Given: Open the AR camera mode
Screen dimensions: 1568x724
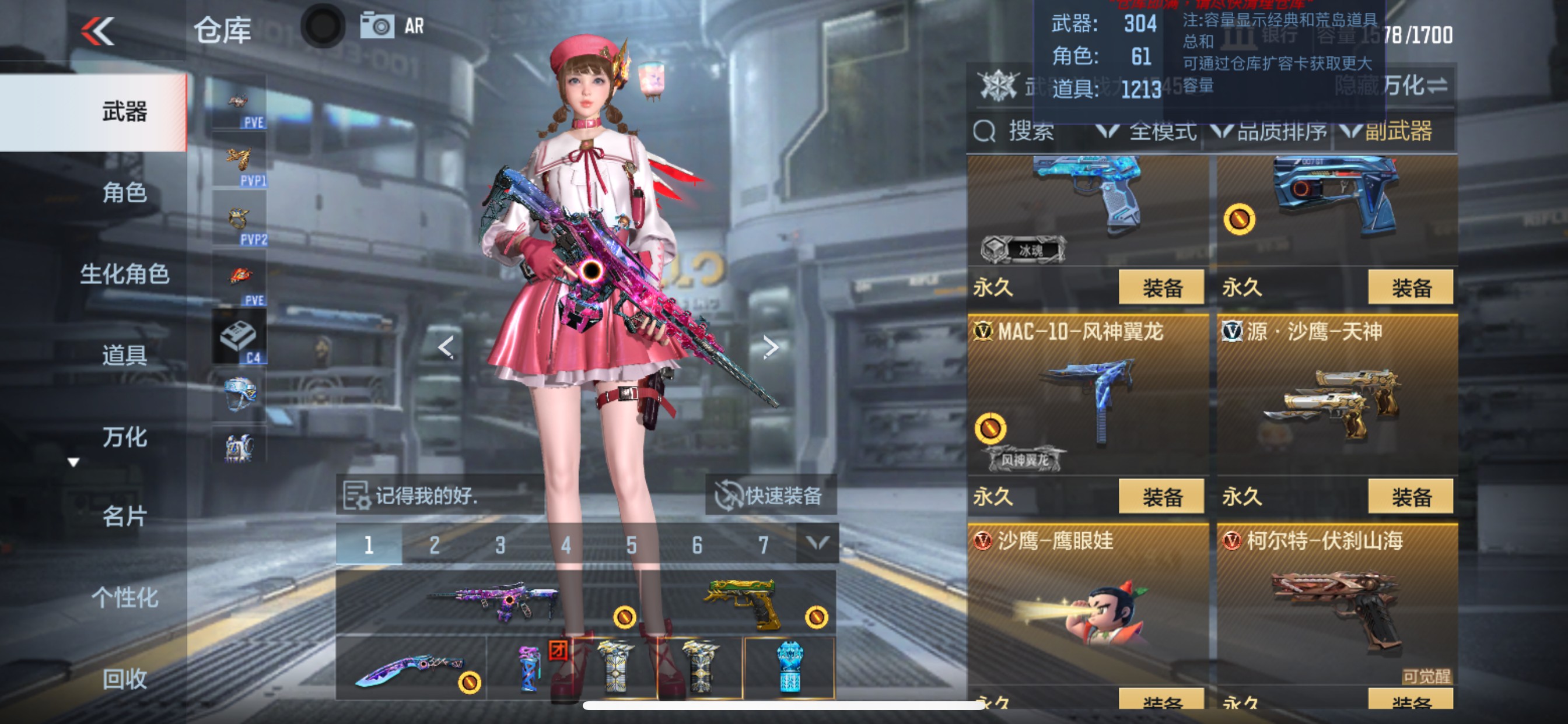Looking at the screenshot, I should click(378, 27).
